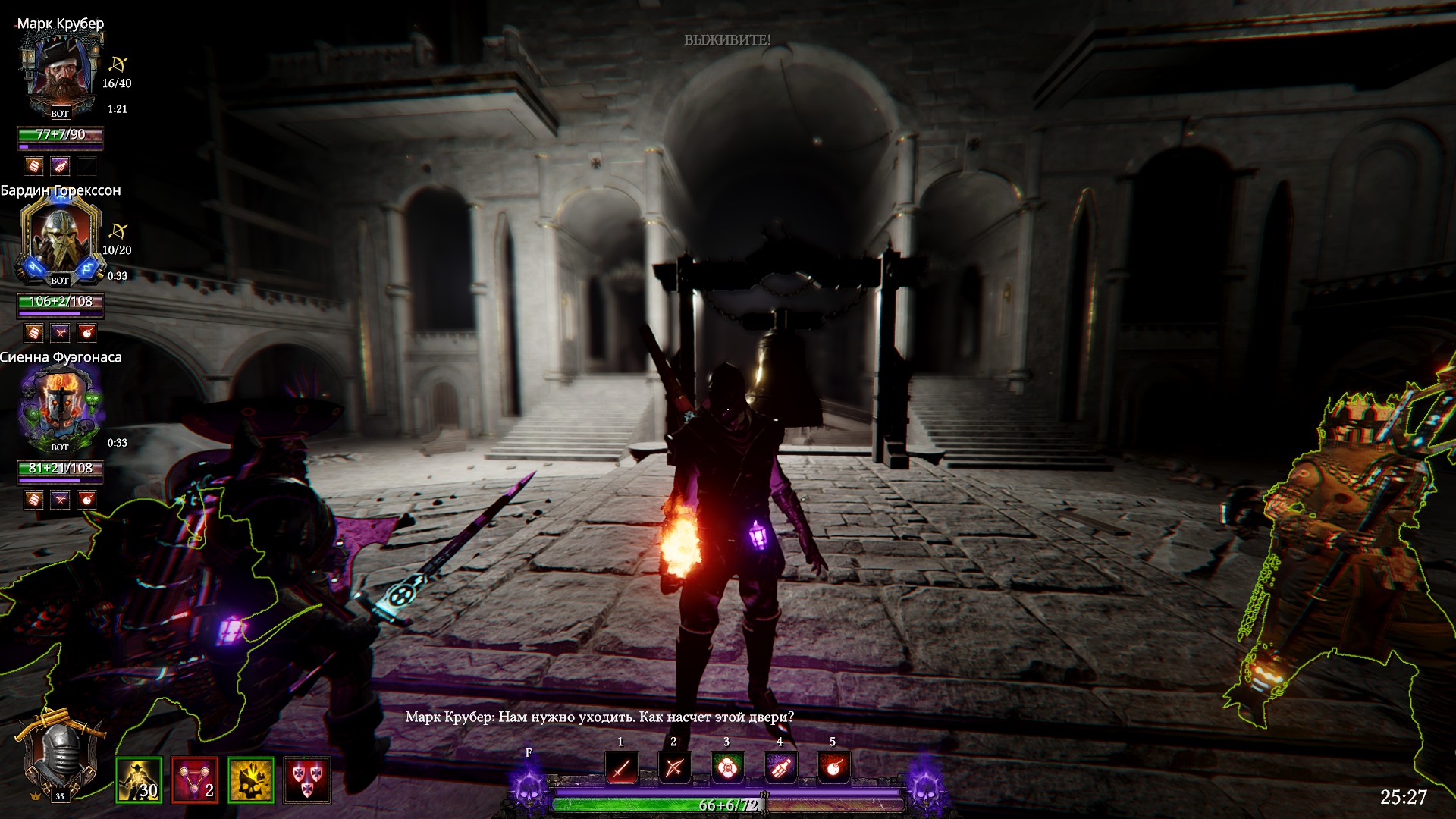This screenshot has width=1456, height=819.
Task: Check Сиенна Фуэгонаса's healing item icon
Action: 33,500
